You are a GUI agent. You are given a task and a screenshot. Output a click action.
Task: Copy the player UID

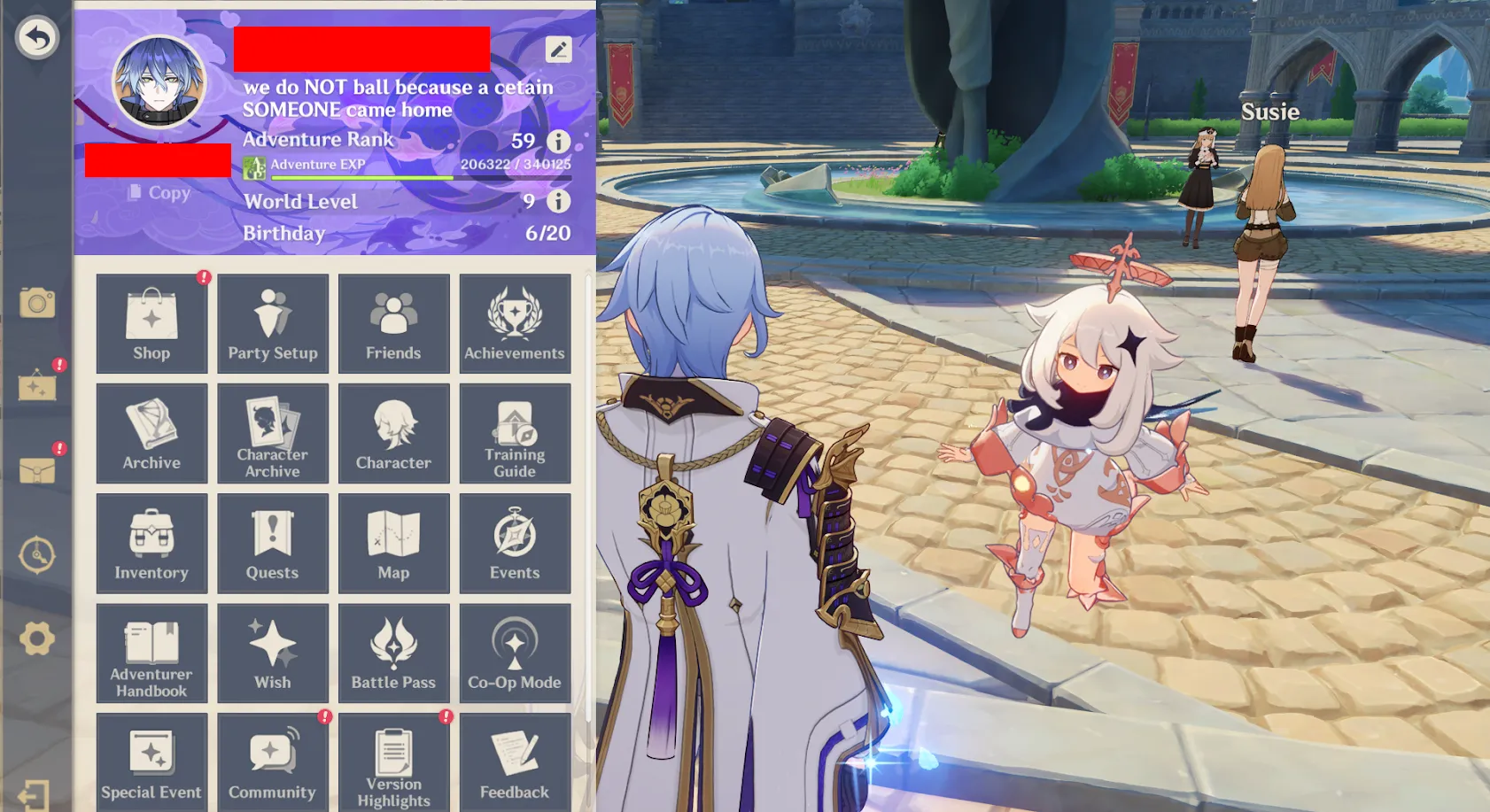[159, 192]
